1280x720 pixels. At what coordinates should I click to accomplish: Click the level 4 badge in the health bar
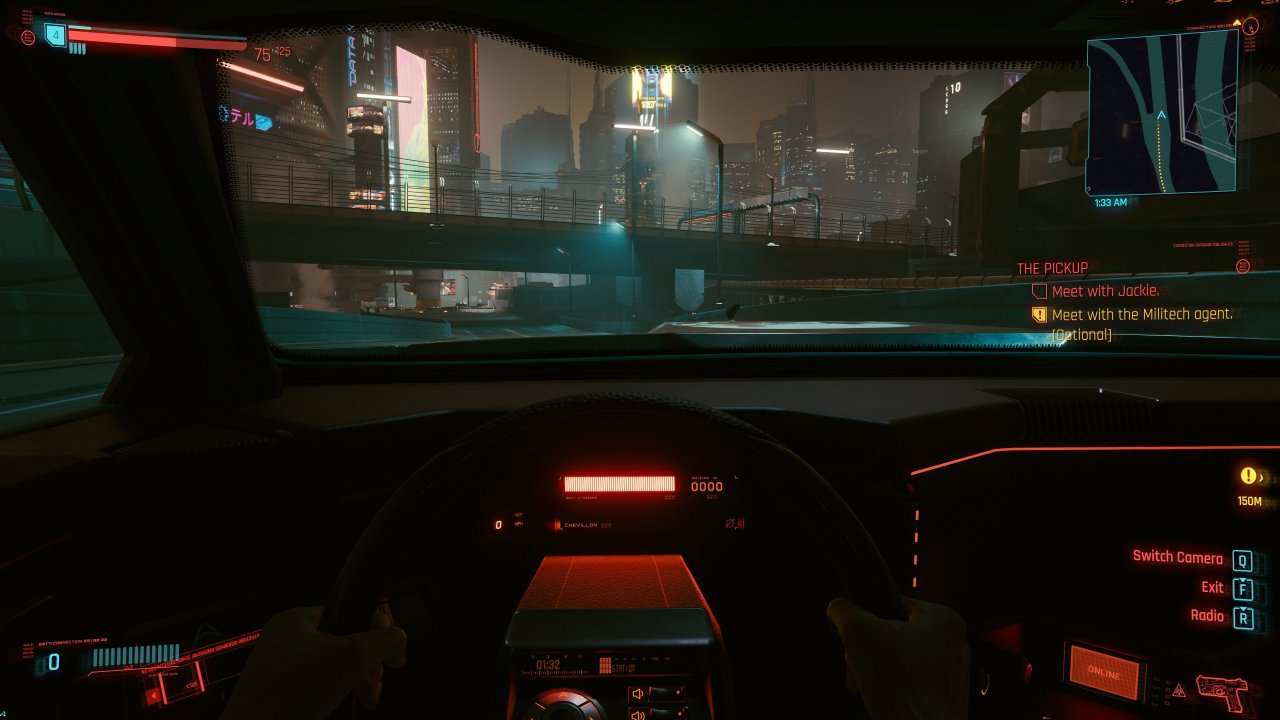(x=55, y=35)
